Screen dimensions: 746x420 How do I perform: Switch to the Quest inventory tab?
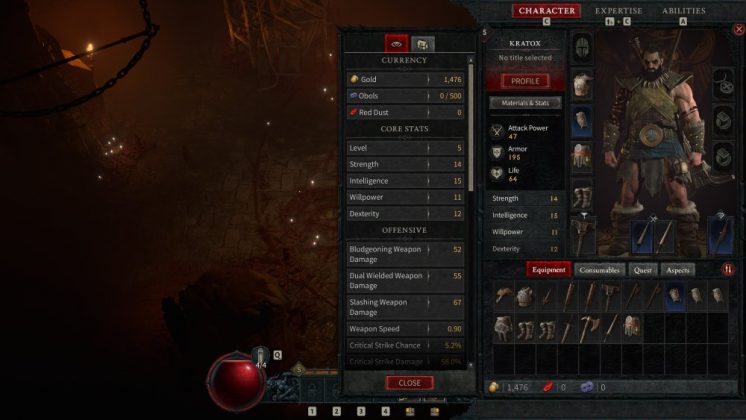click(x=642, y=269)
